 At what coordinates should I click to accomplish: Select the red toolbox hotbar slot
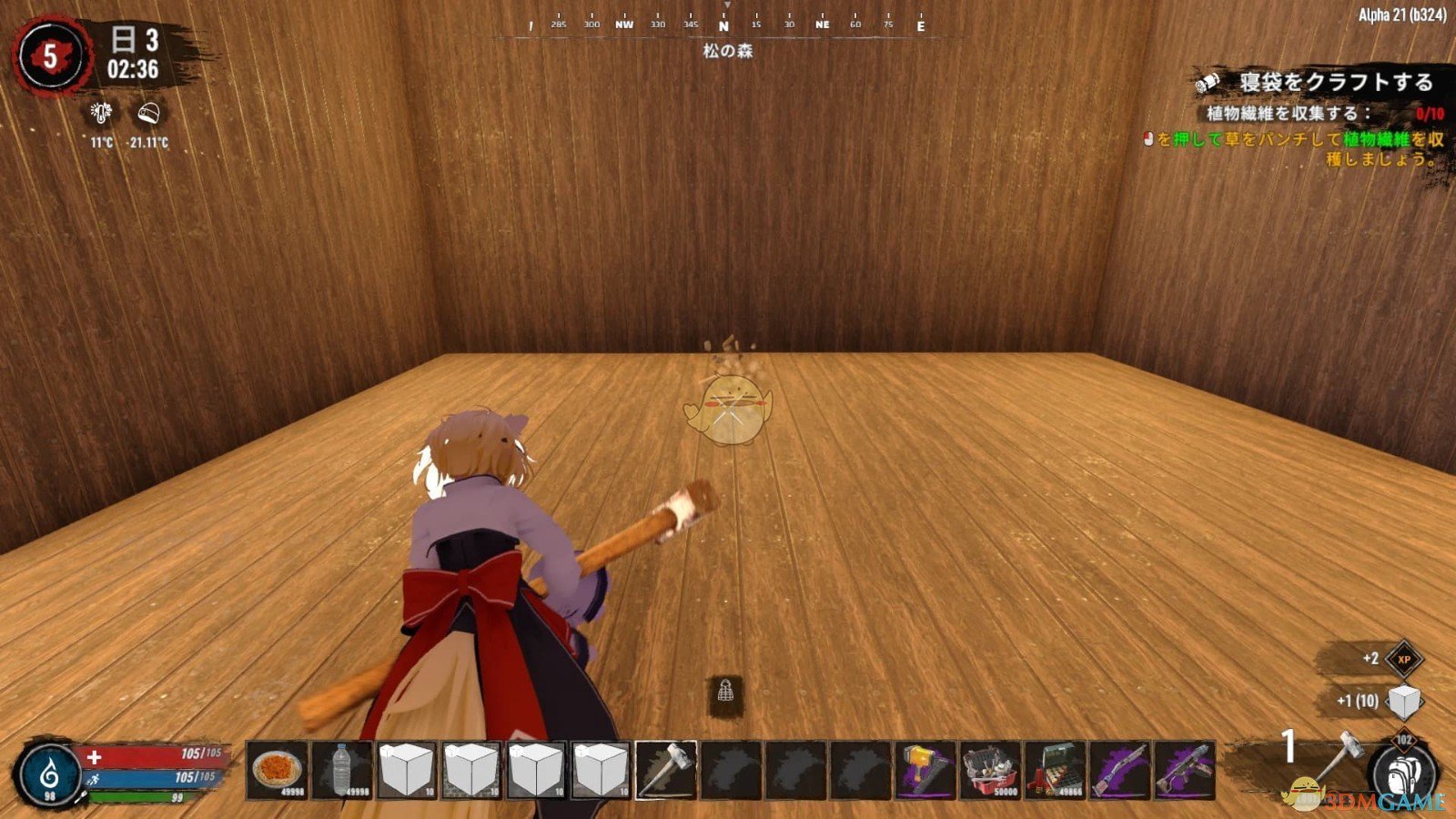(990, 770)
